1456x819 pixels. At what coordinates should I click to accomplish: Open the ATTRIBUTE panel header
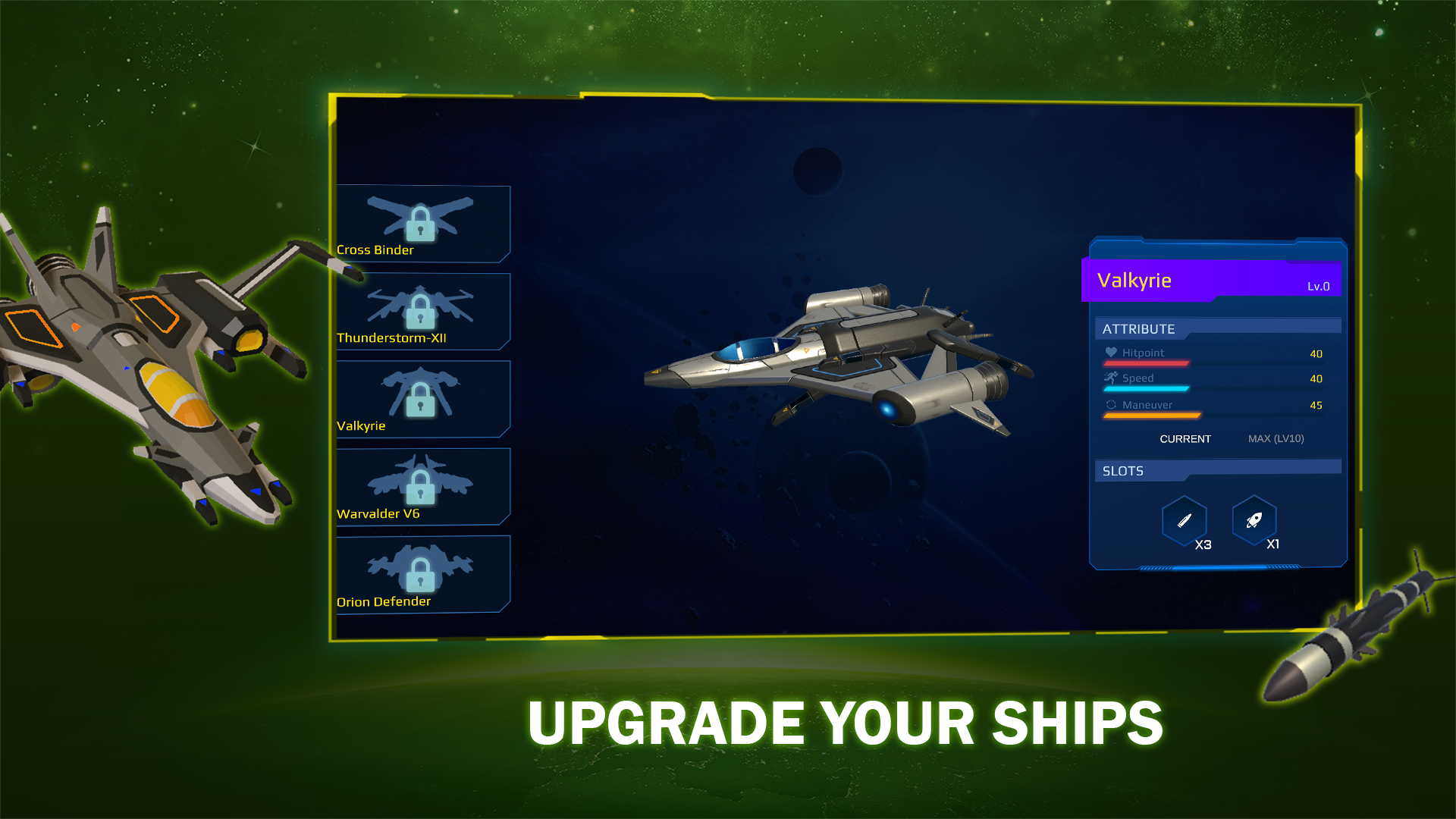[1140, 328]
